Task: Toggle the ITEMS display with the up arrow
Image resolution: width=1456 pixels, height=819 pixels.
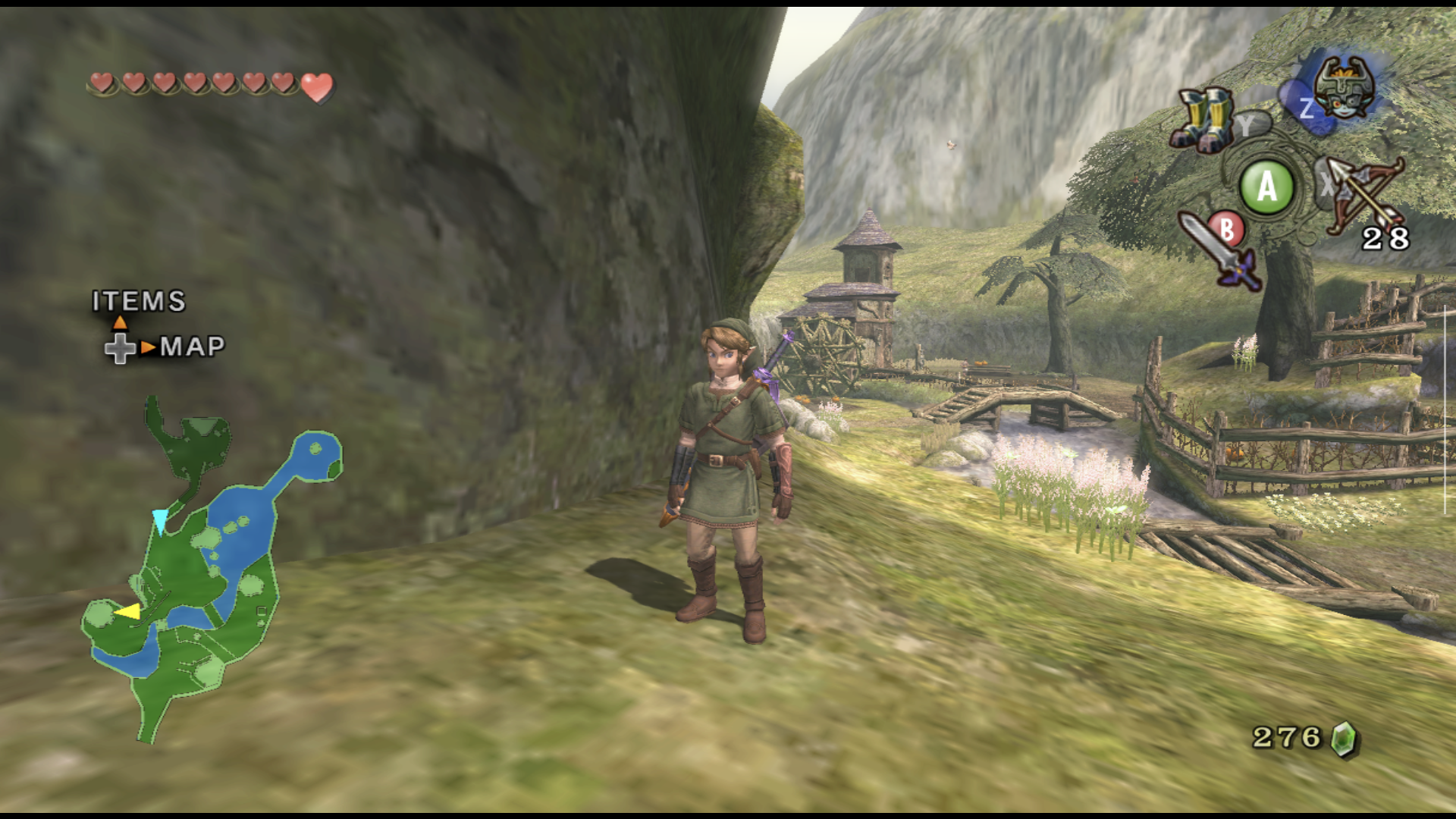Action: pos(119,322)
